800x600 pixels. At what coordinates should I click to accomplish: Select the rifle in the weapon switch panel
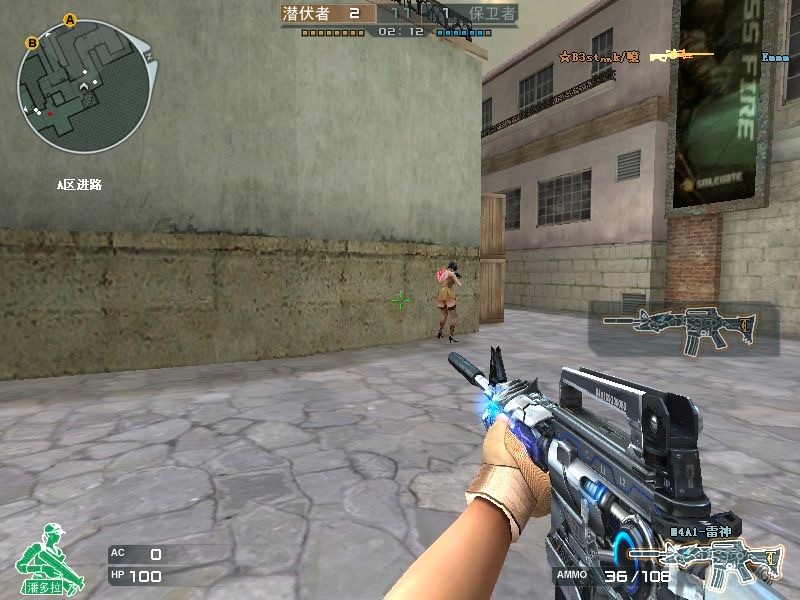684,329
